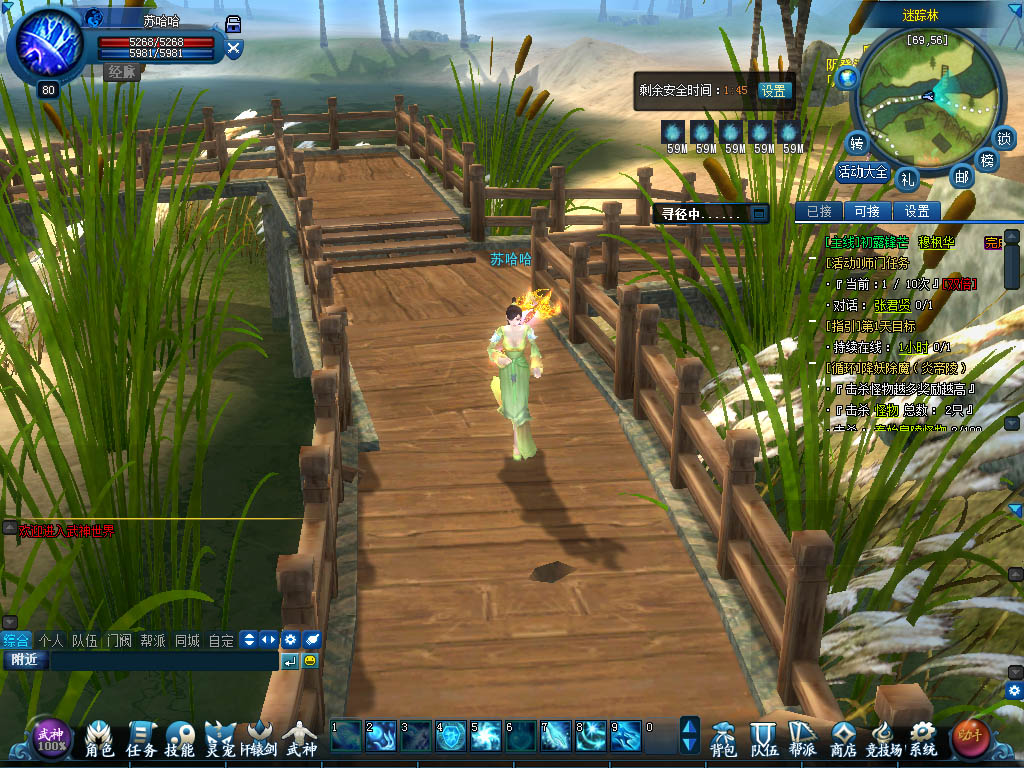Open the 榜 rankings button
The image size is (1024, 768).
(x=987, y=160)
